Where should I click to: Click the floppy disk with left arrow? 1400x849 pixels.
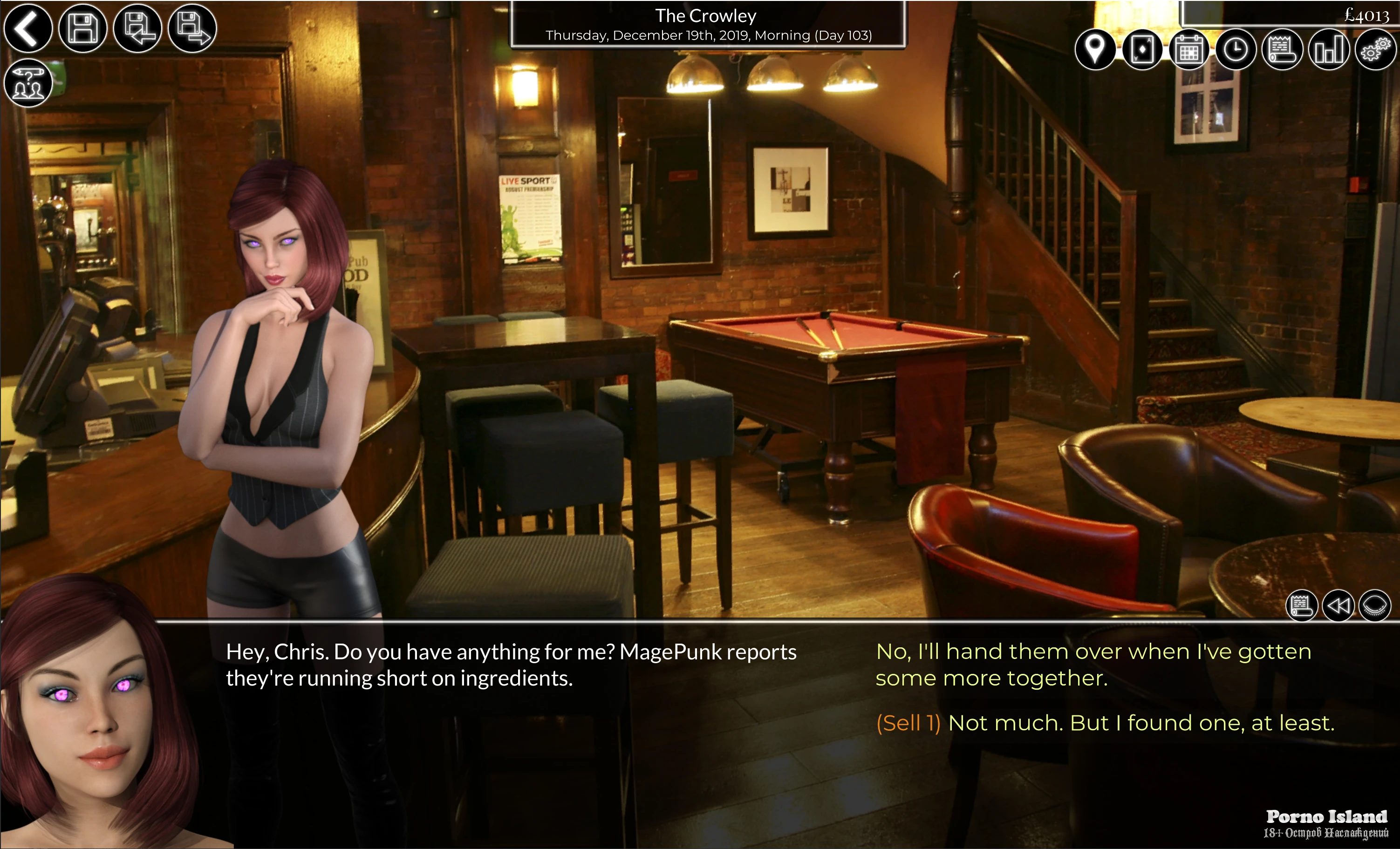pos(137,28)
